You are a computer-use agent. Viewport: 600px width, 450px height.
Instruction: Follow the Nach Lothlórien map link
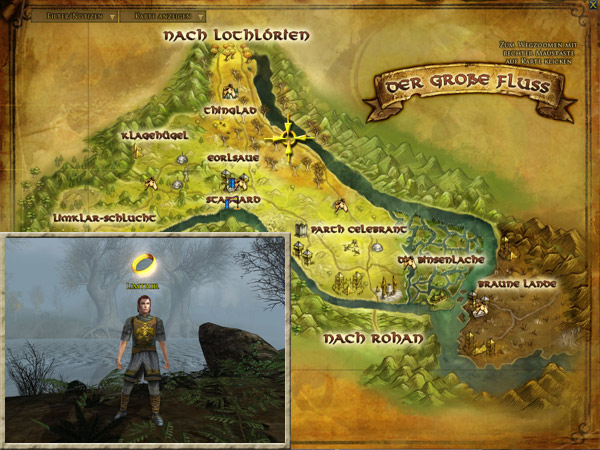click(x=236, y=36)
